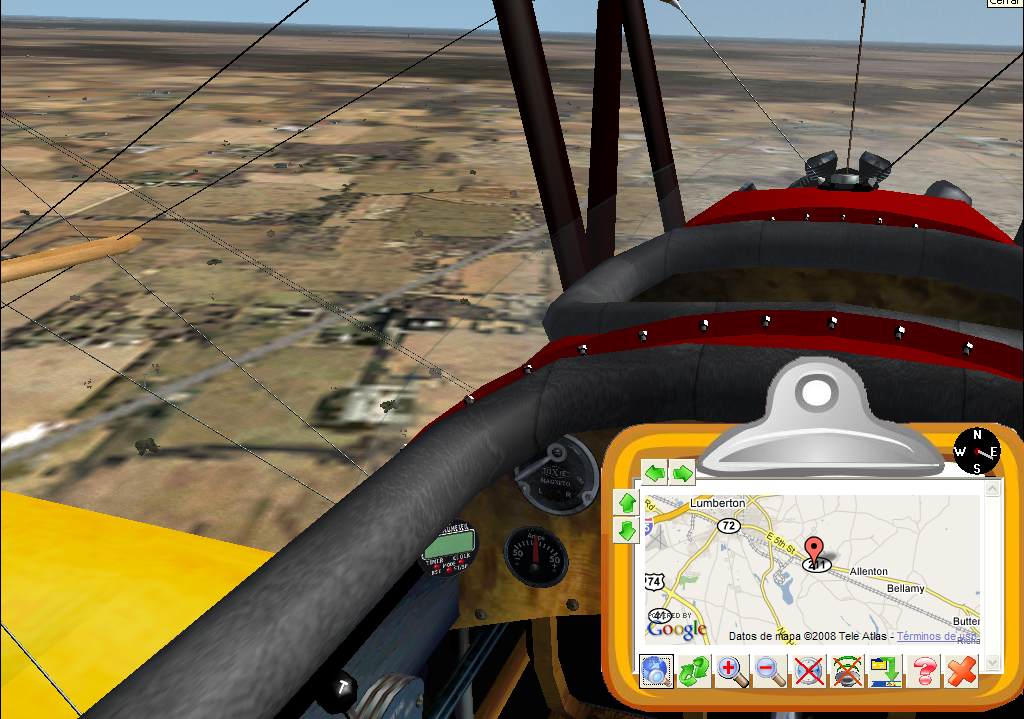Click the crossed-out compass icon
This screenshot has width=1024, height=719.
(809, 671)
